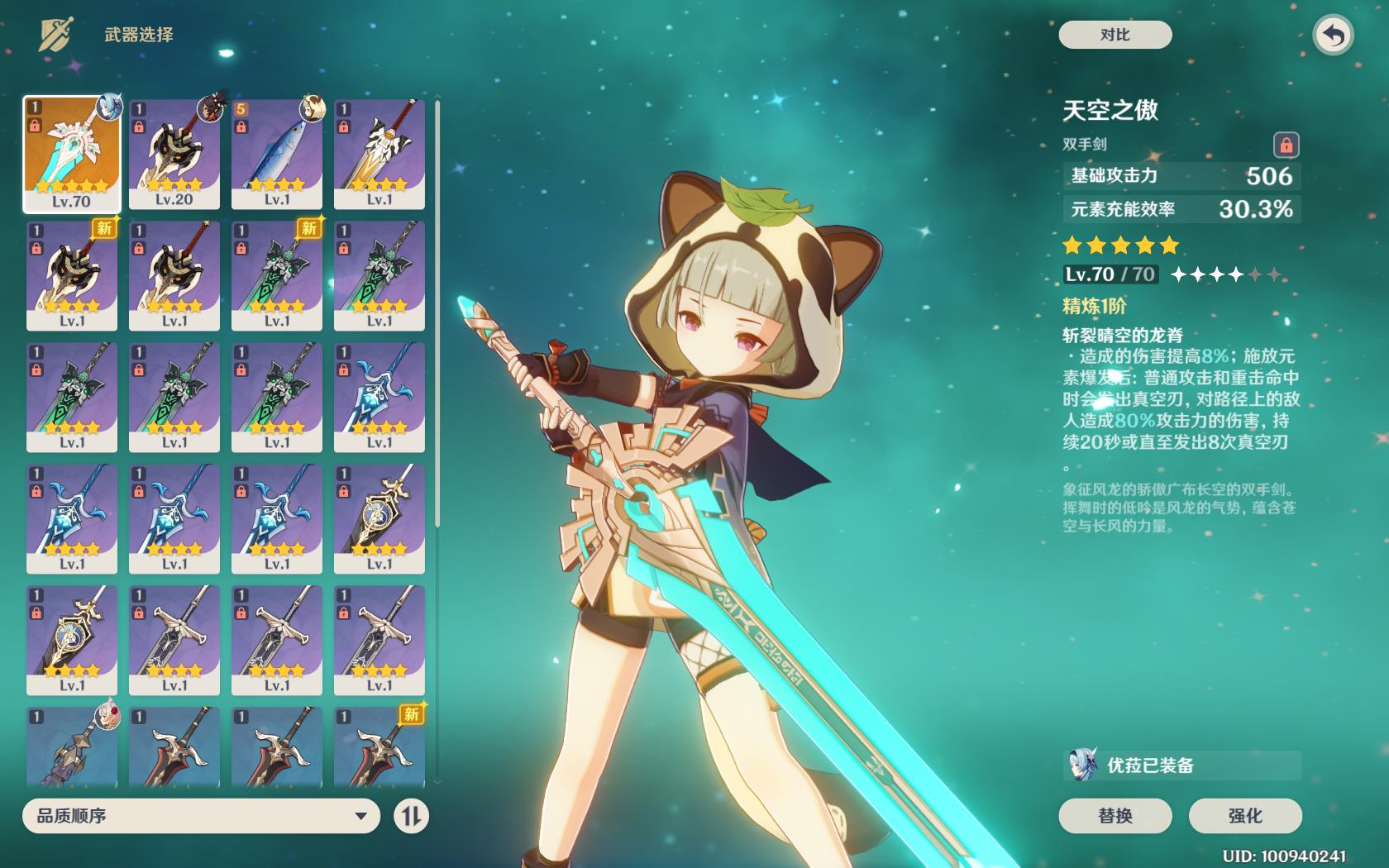Select the Lv.70 天空之傲 claymore slot
The height and width of the screenshot is (868, 1389).
click(72, 154)
